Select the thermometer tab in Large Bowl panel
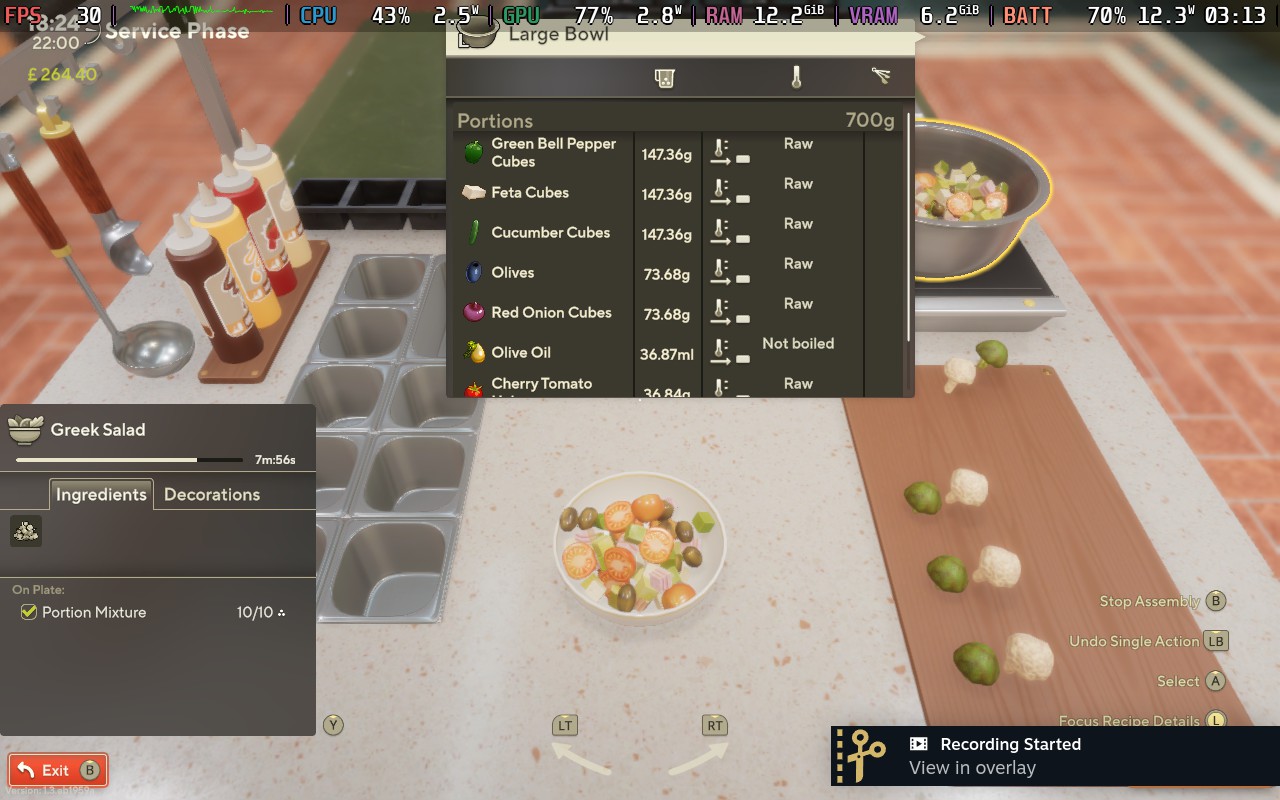1280x800 pixels. tap(797, 76)
